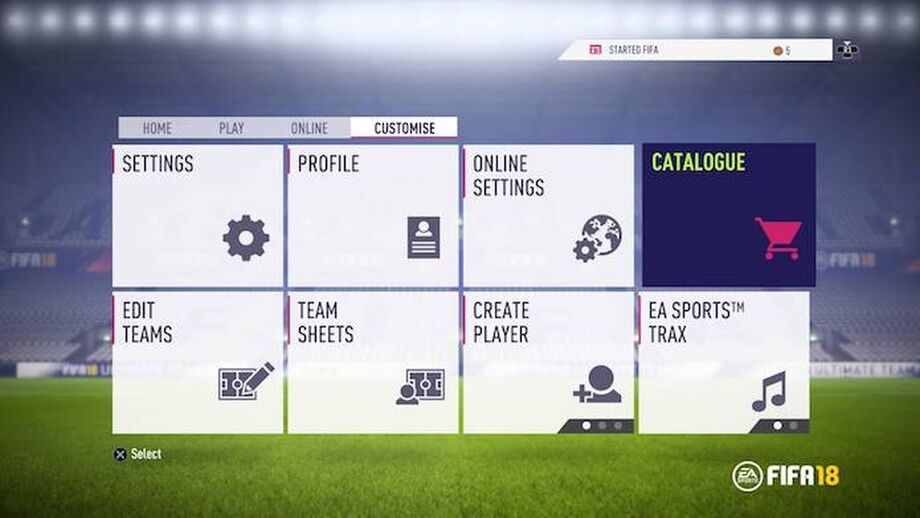Choose Team Sheets
This screenshot has height=518, width=920.
point(373,362)
